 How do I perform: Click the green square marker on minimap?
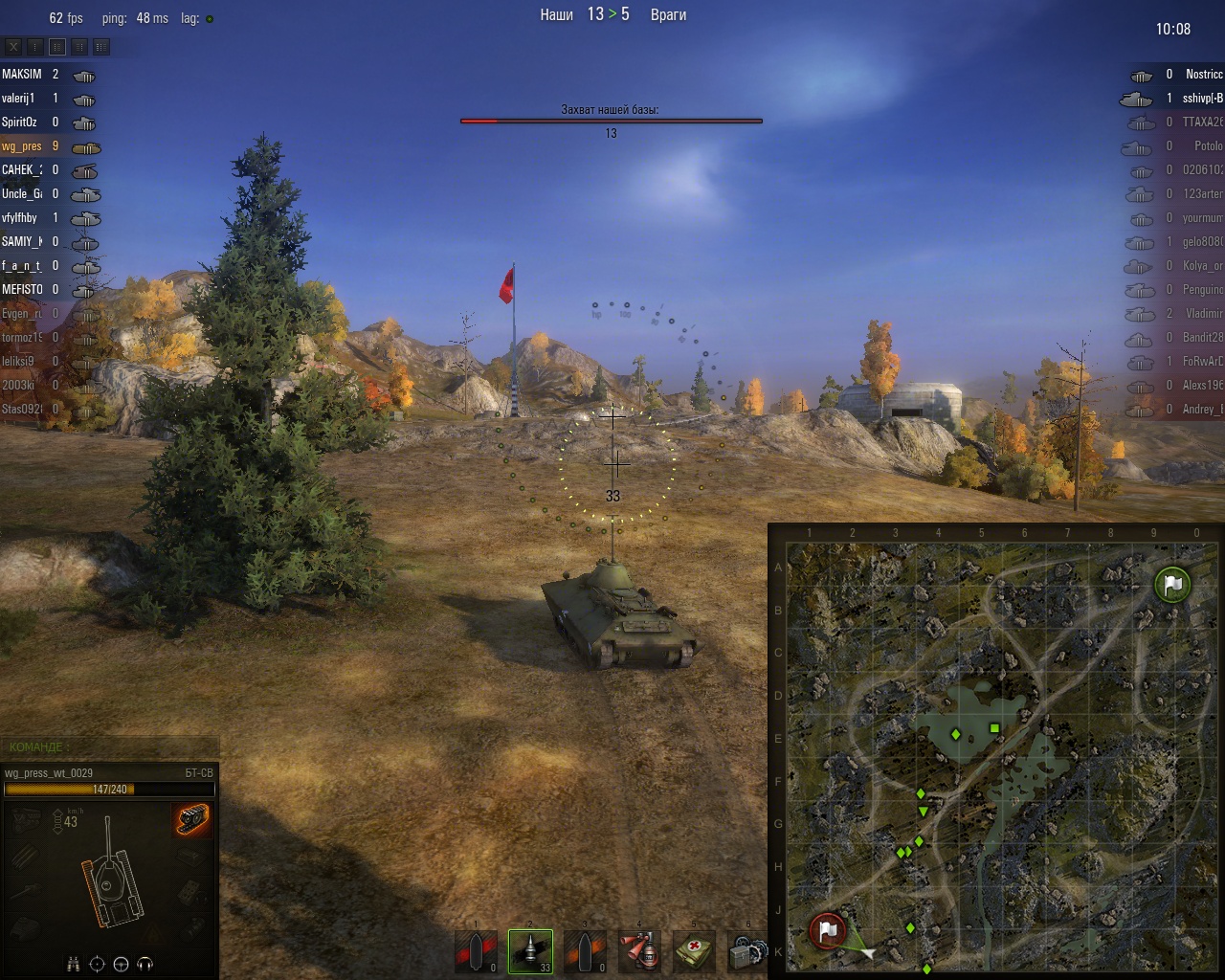tap(994, 729)
